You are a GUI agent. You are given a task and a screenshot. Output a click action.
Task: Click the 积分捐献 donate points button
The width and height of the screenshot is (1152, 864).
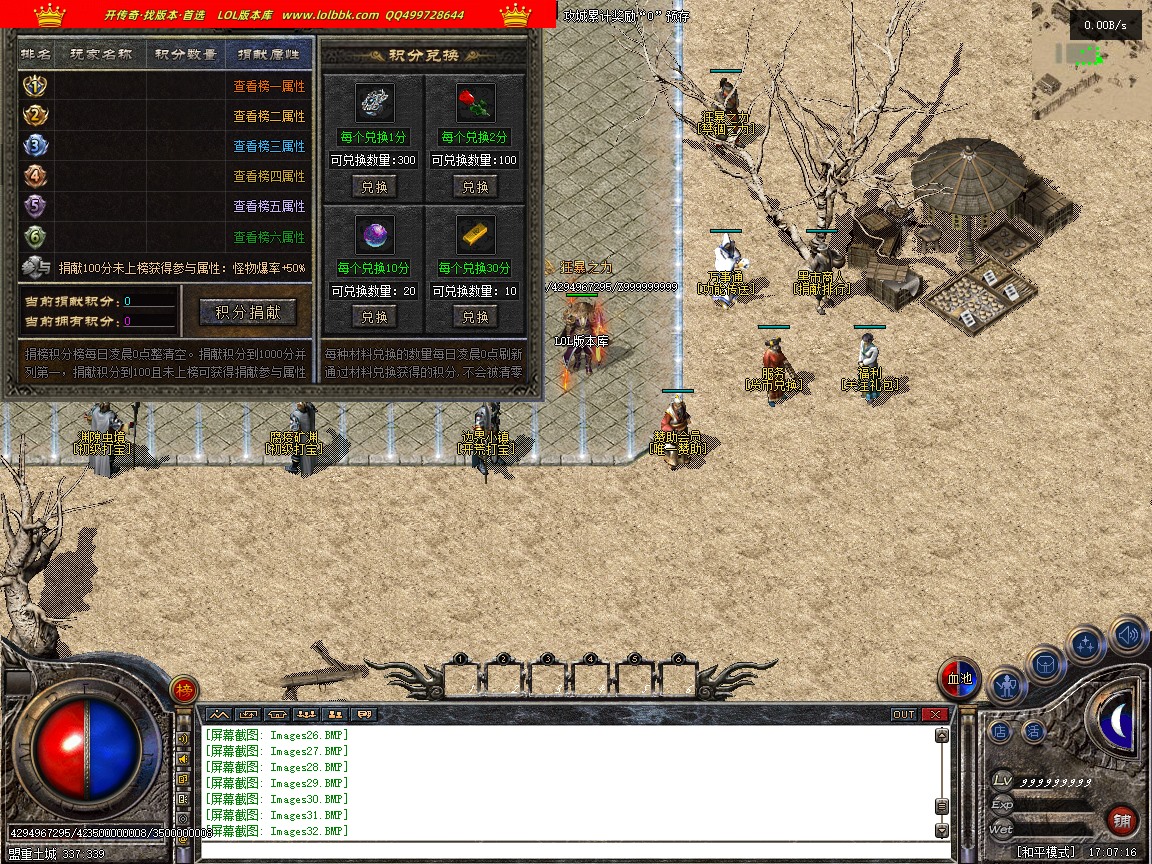tap(255, 312)
